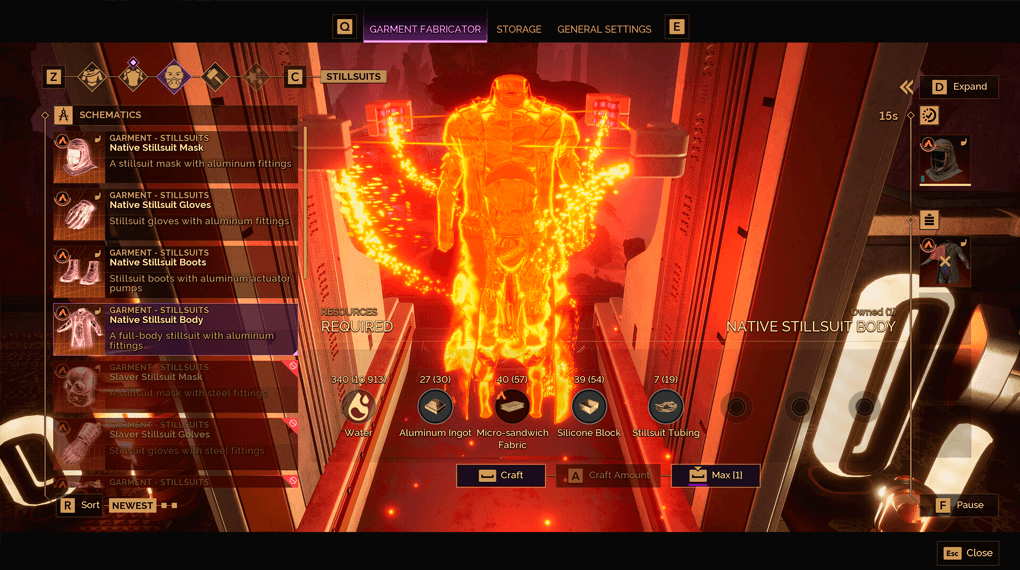This screenshot has width=1020, height=570.
Task: Expand the crafting queue panel
Action: pyautogui.click(x=958, y=87)
